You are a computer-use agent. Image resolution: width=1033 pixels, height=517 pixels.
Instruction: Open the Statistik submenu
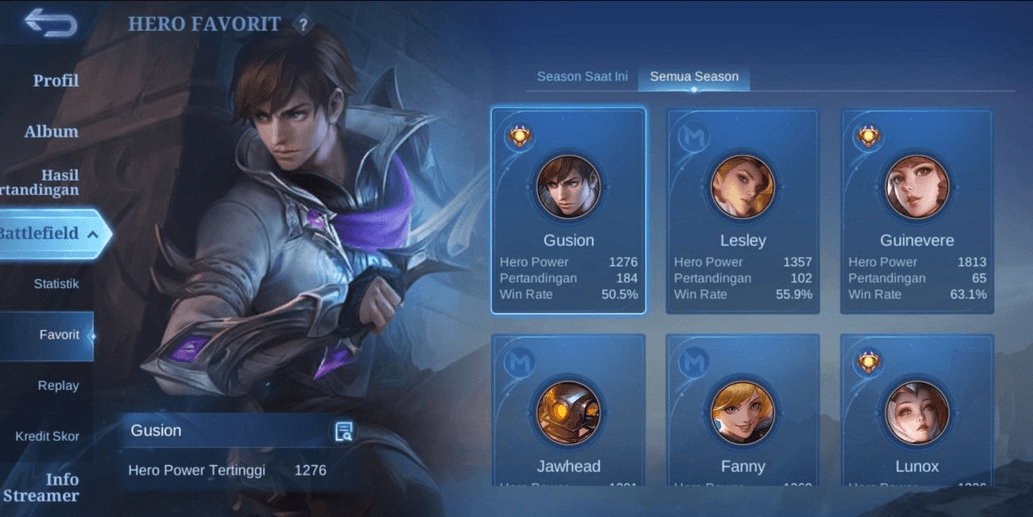click(x=56, y=284)
